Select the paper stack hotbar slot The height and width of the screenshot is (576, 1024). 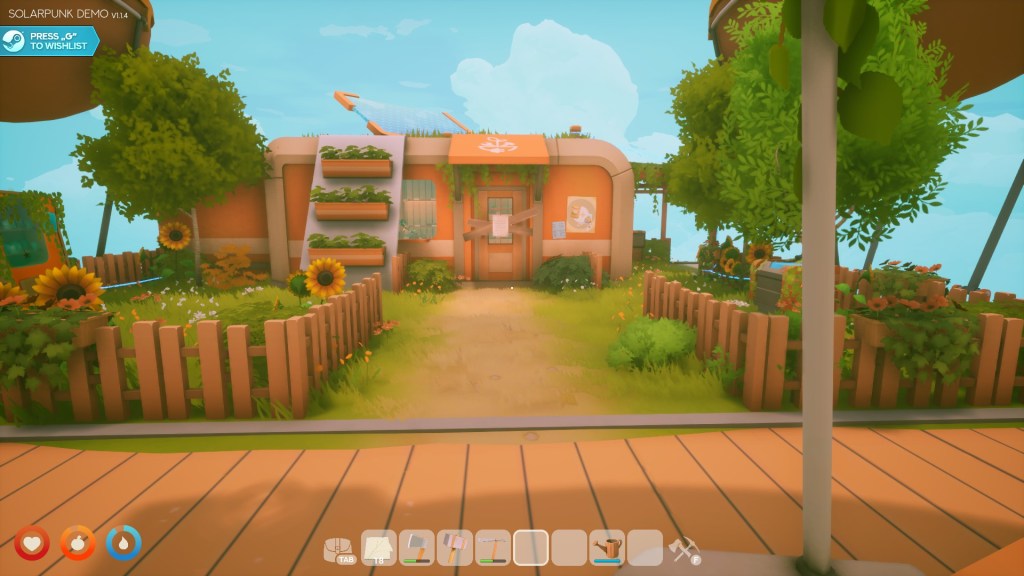pos(379,547)
